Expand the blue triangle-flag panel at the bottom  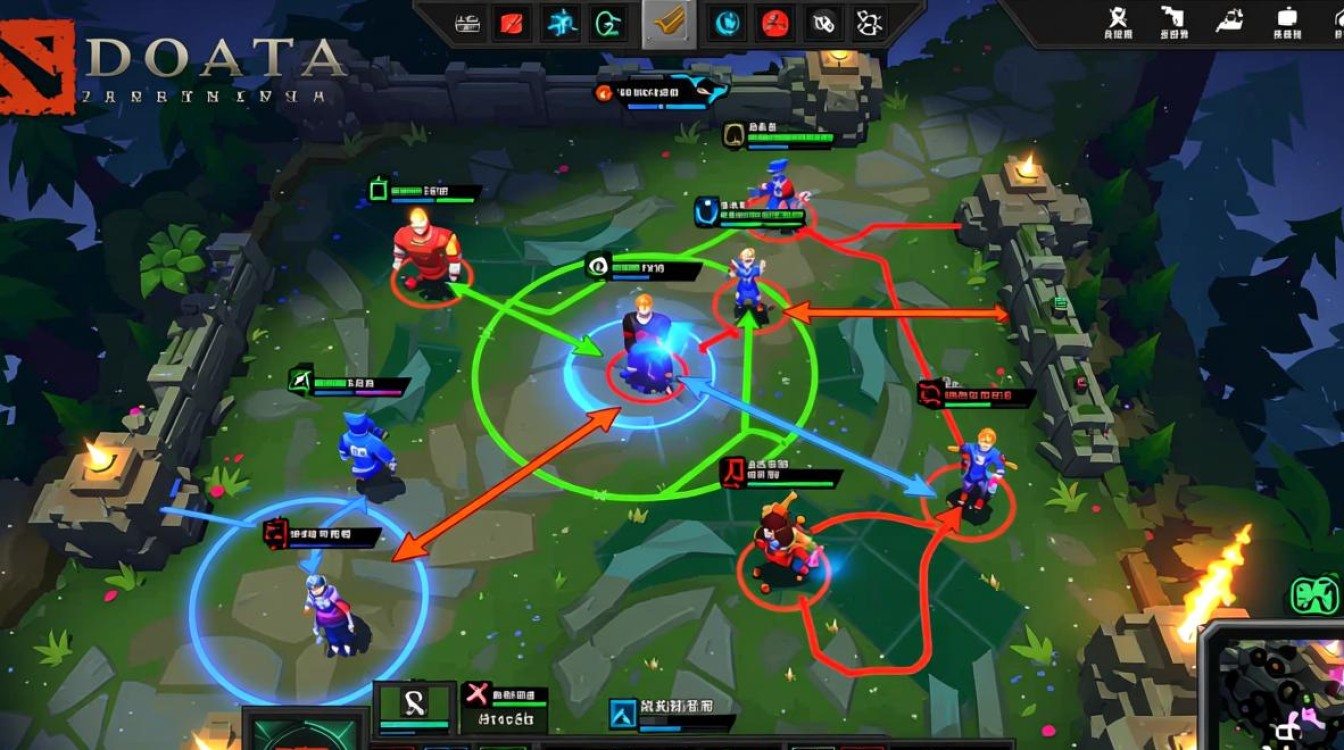[x=625, y=712]
